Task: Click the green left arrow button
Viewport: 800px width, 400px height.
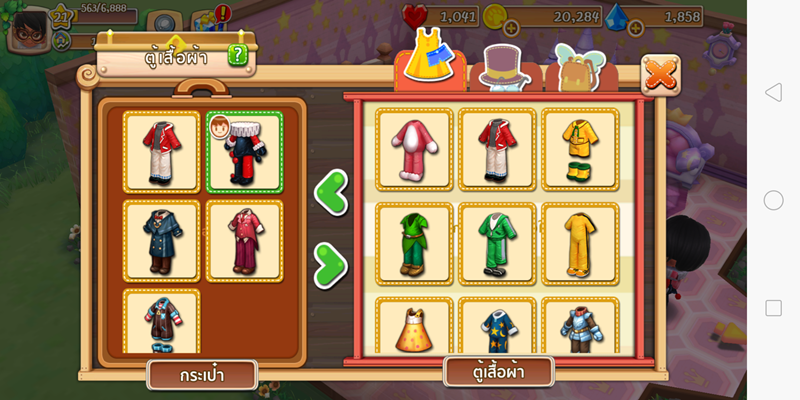Action: pyautogui.click(x=330, y=190)
